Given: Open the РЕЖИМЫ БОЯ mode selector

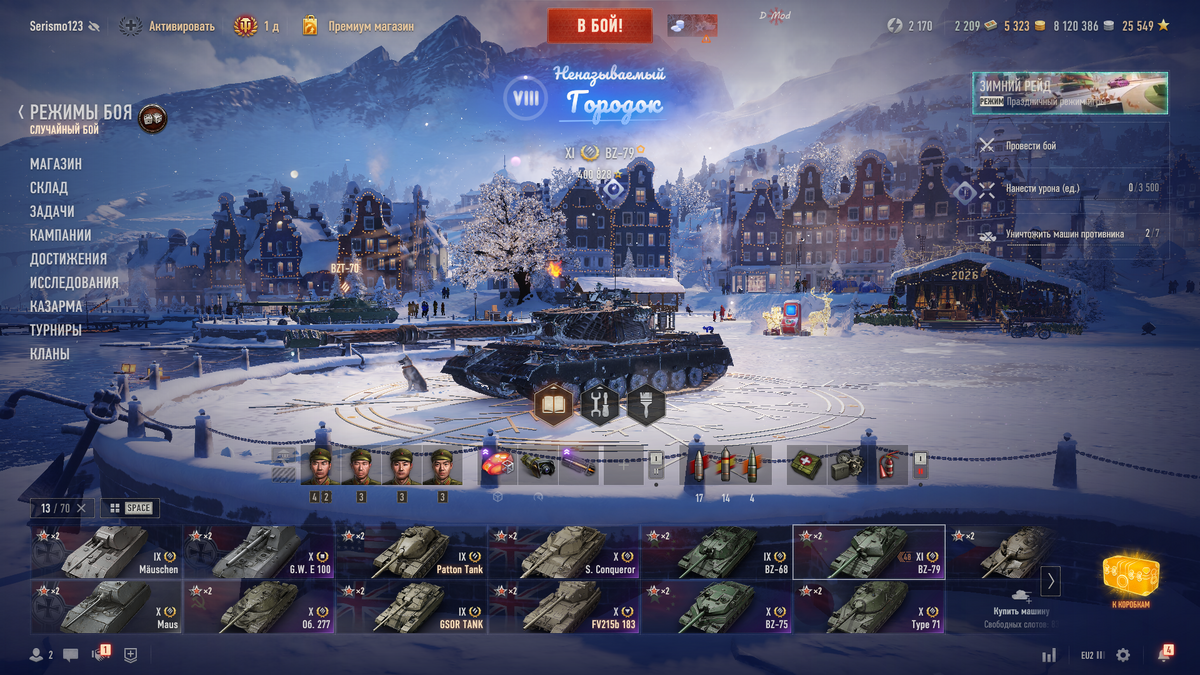Looking at the screenshot, I should pos(80,113).
